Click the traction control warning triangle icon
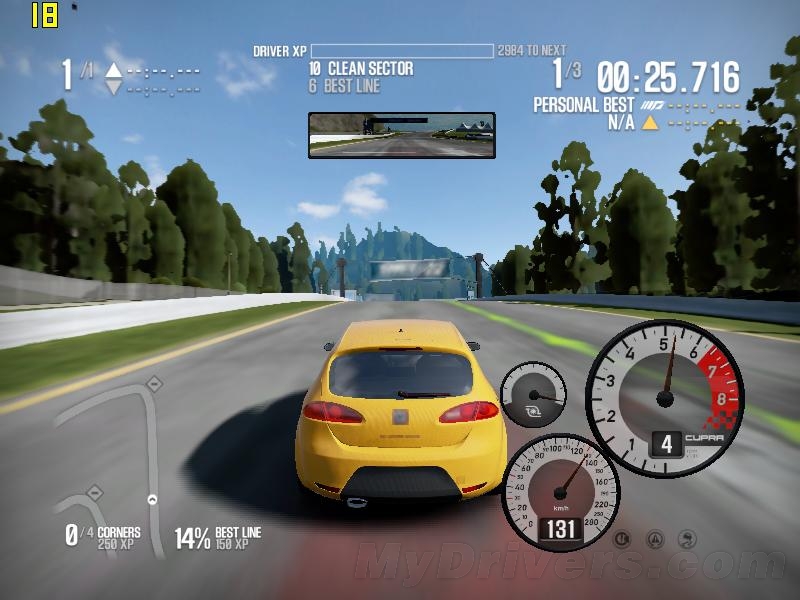Viewport: 800px width, 600px height. (x=655, y=540)
